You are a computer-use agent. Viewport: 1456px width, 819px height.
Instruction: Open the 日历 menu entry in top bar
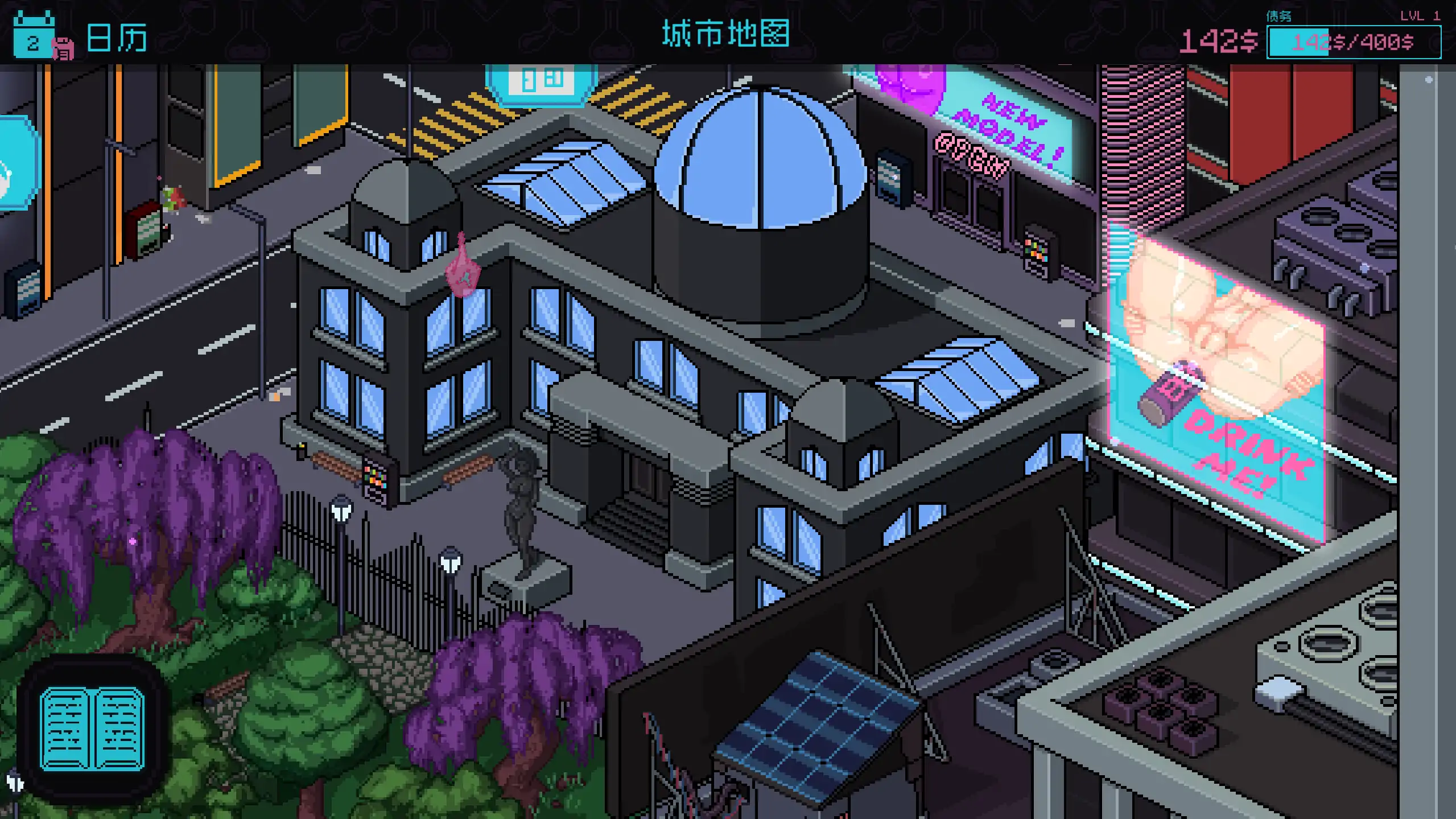tap(118, 36)
